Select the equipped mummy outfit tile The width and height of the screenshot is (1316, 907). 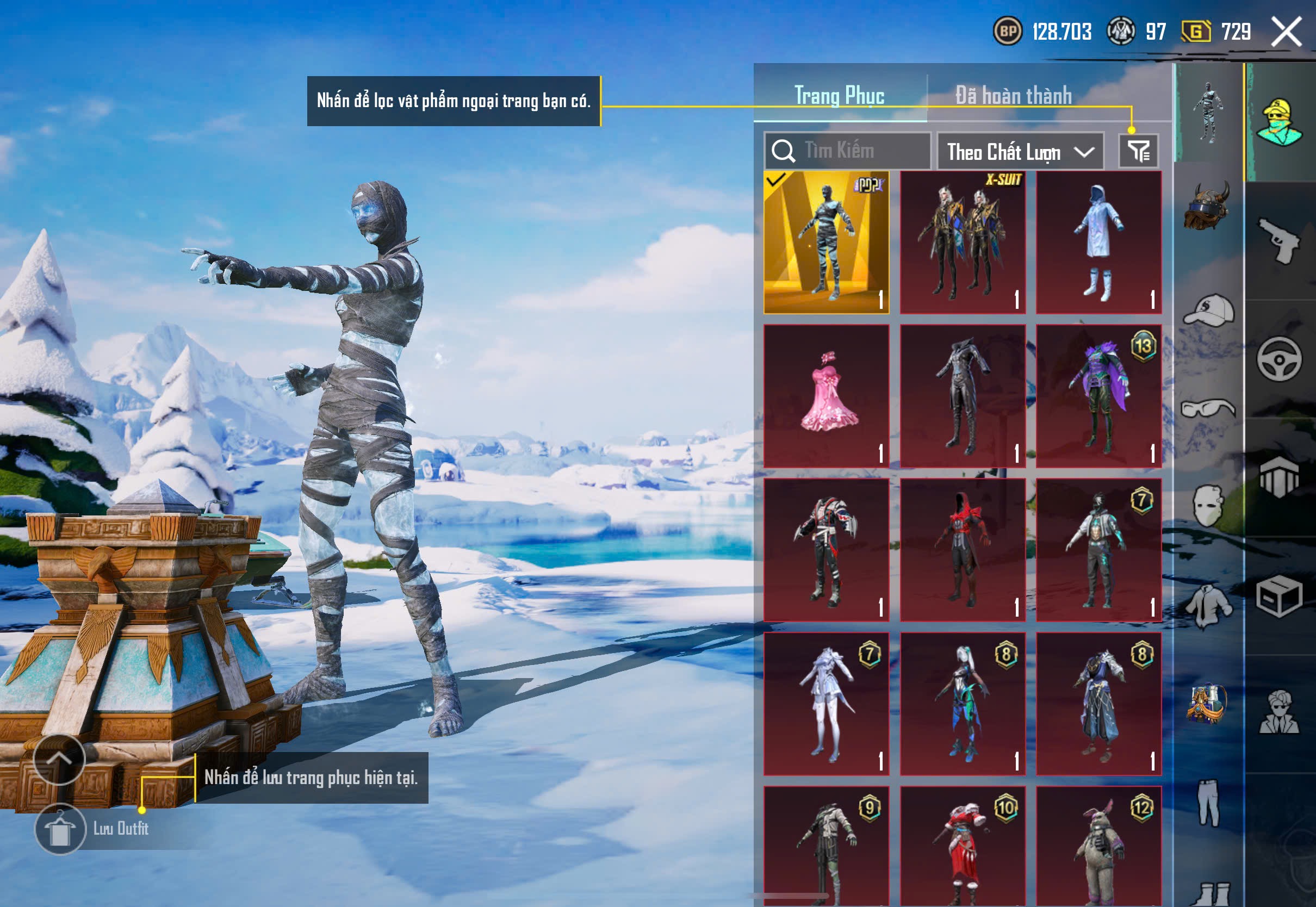[x=826, y=243]
